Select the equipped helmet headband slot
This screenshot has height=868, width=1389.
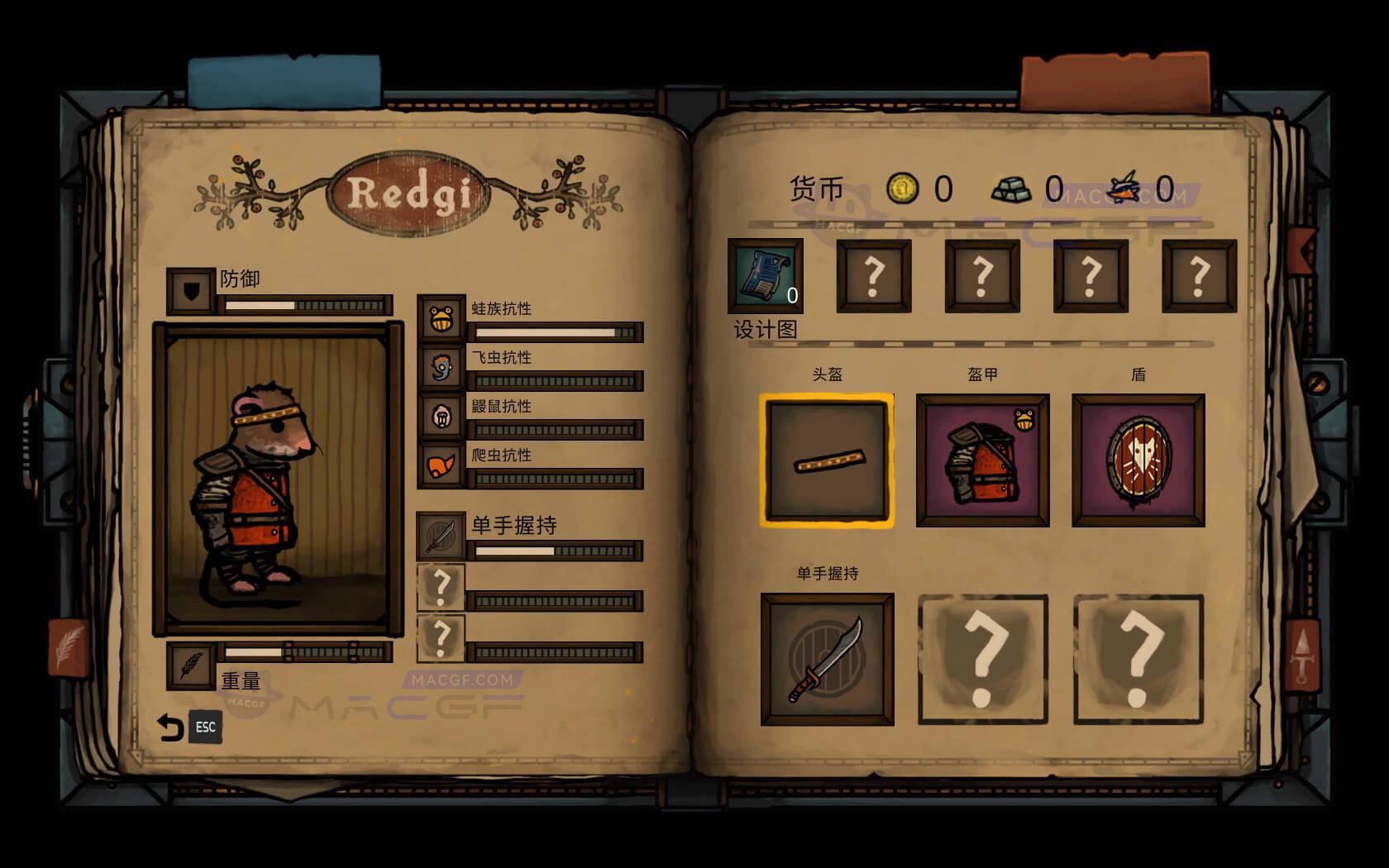coord(827,461)
